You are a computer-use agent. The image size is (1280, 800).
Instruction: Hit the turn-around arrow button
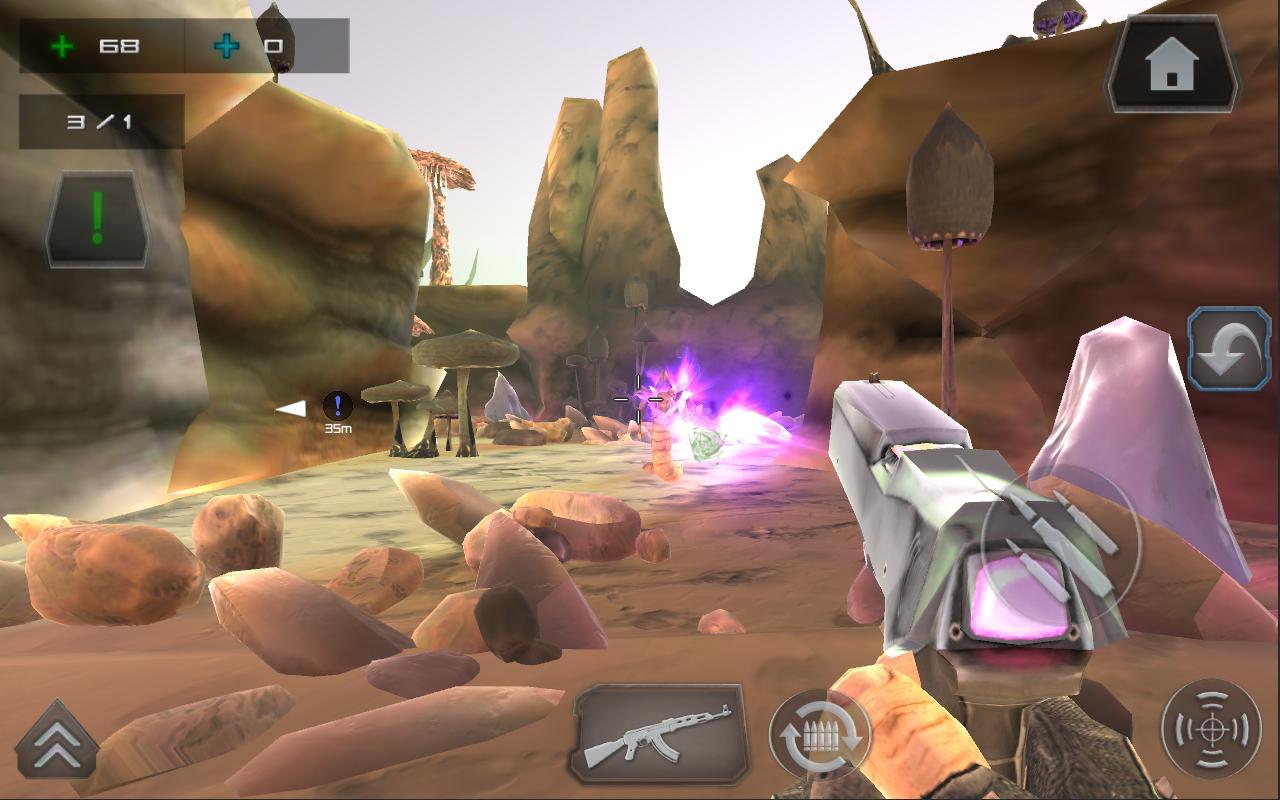1228,349
